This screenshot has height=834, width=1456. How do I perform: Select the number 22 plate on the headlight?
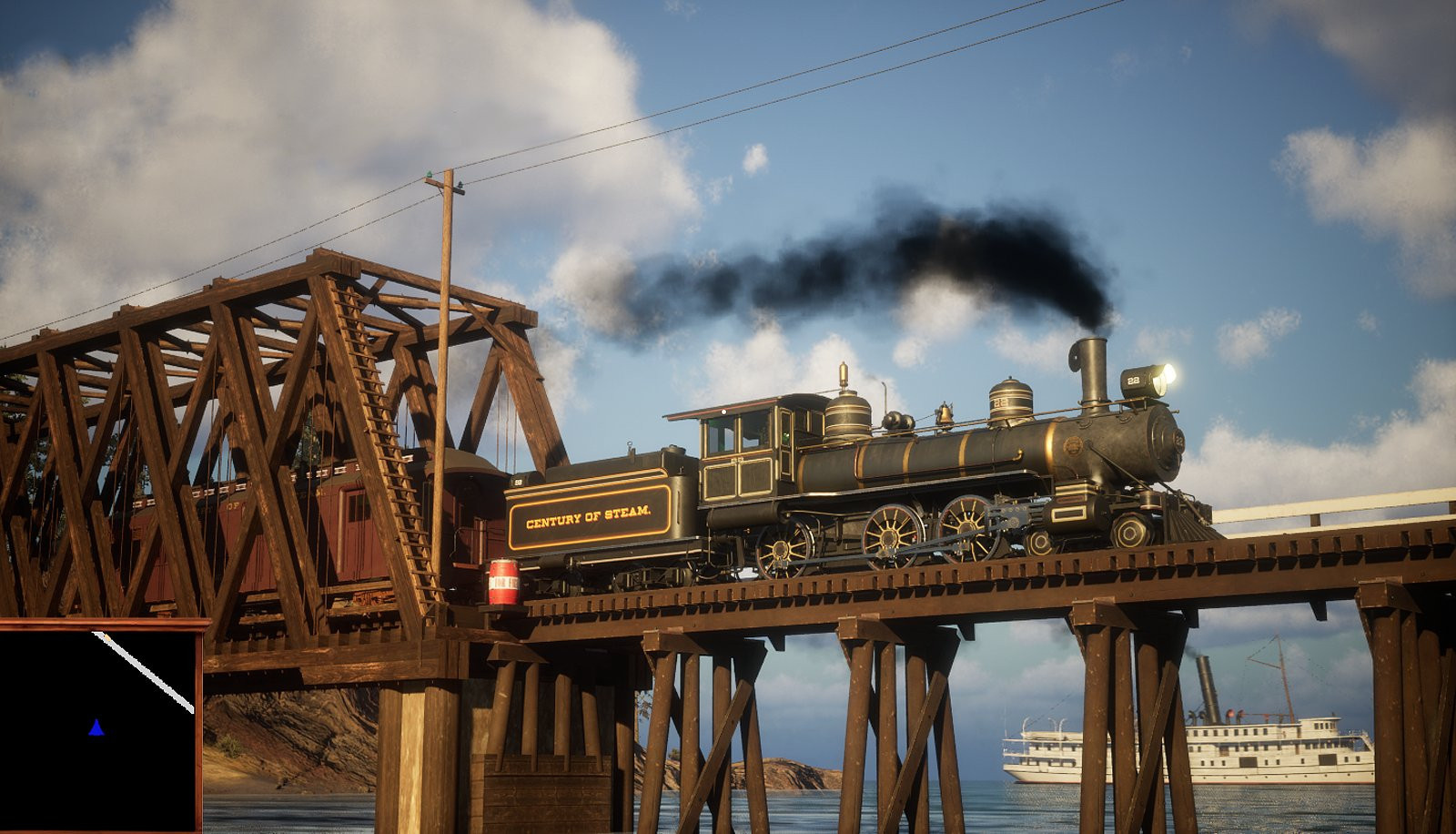pos(1134,381)
